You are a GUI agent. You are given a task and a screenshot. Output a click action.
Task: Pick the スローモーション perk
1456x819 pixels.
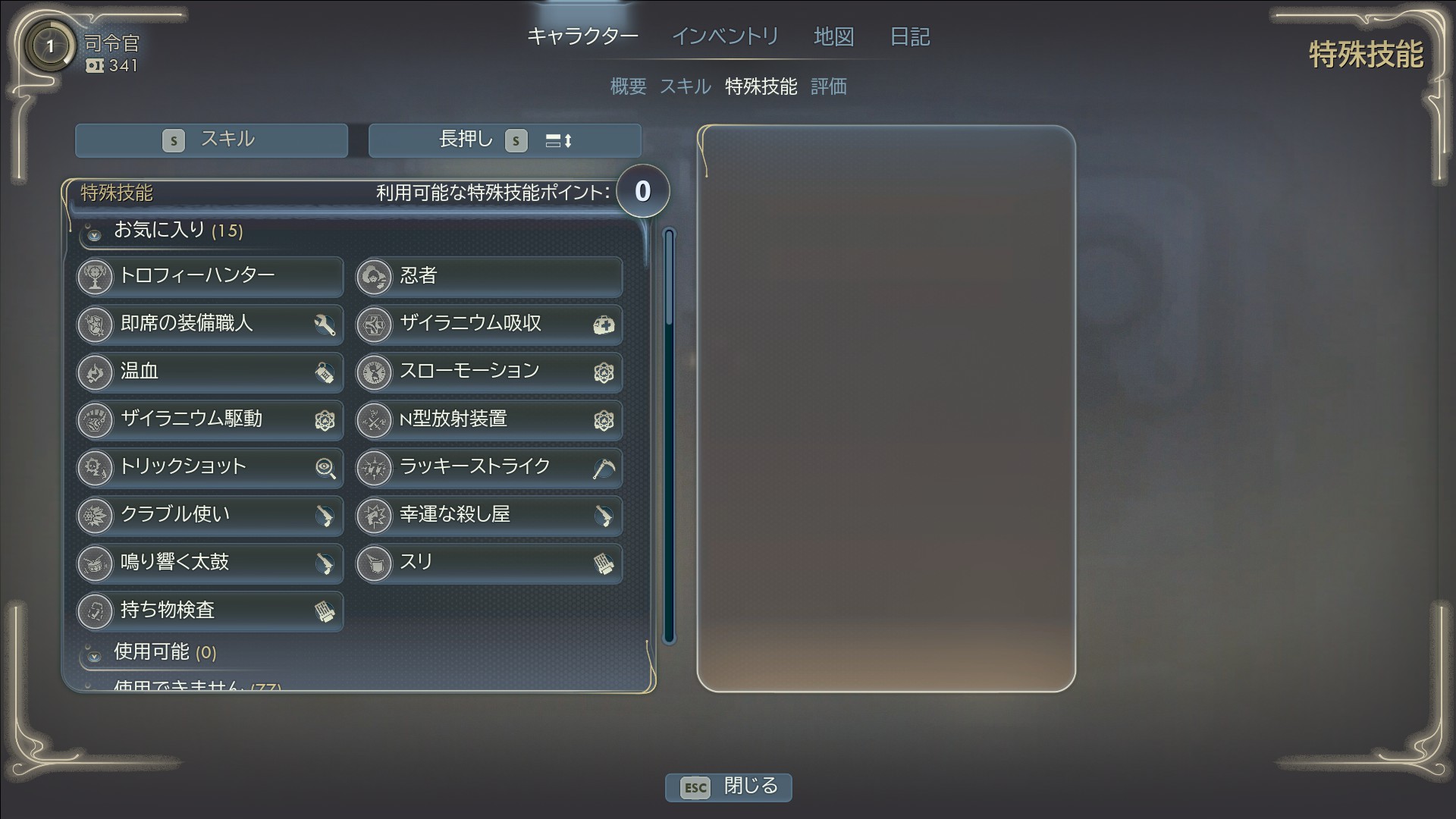[x=488, y=372]
